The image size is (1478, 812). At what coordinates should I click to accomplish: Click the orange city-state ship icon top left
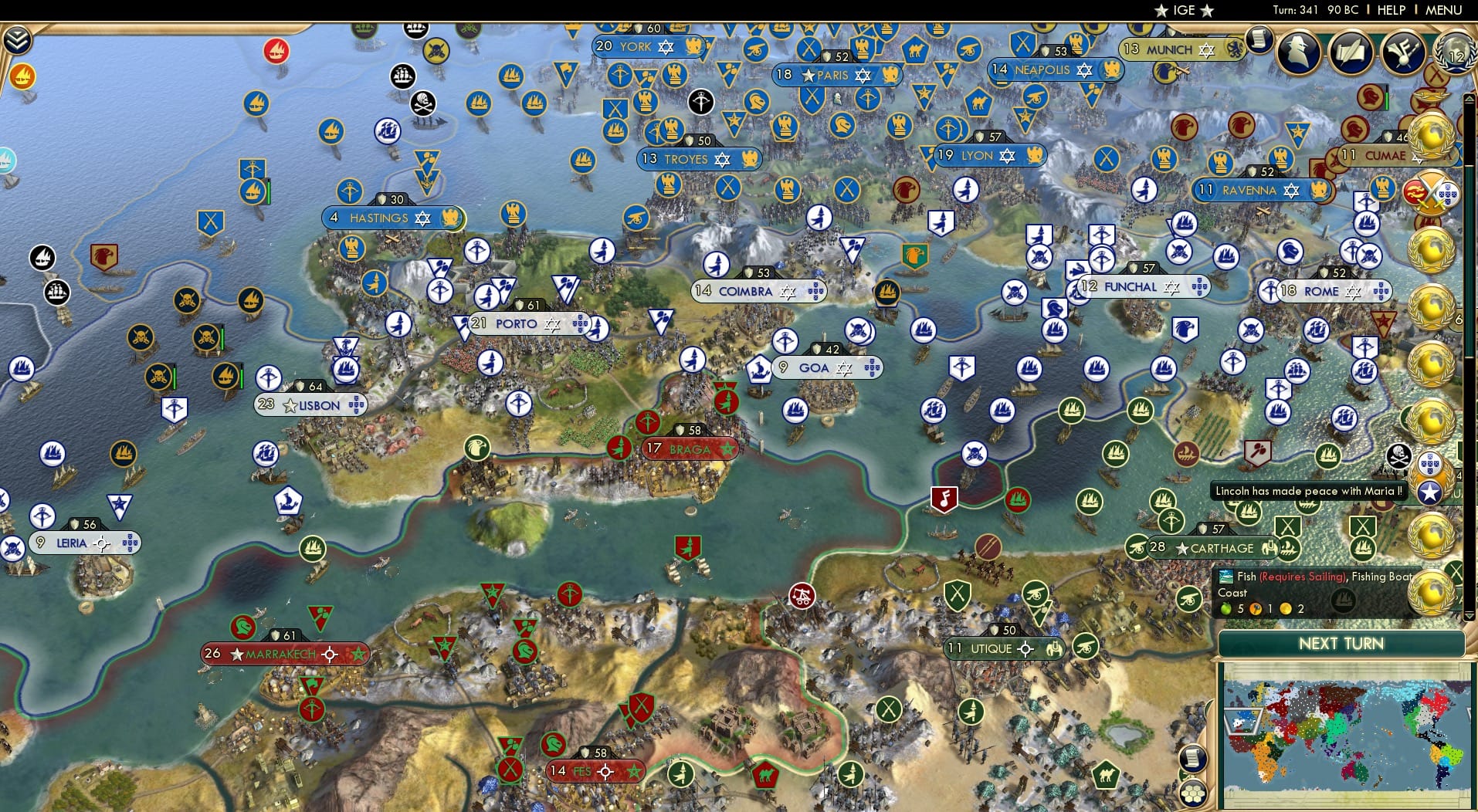point(22,77)
